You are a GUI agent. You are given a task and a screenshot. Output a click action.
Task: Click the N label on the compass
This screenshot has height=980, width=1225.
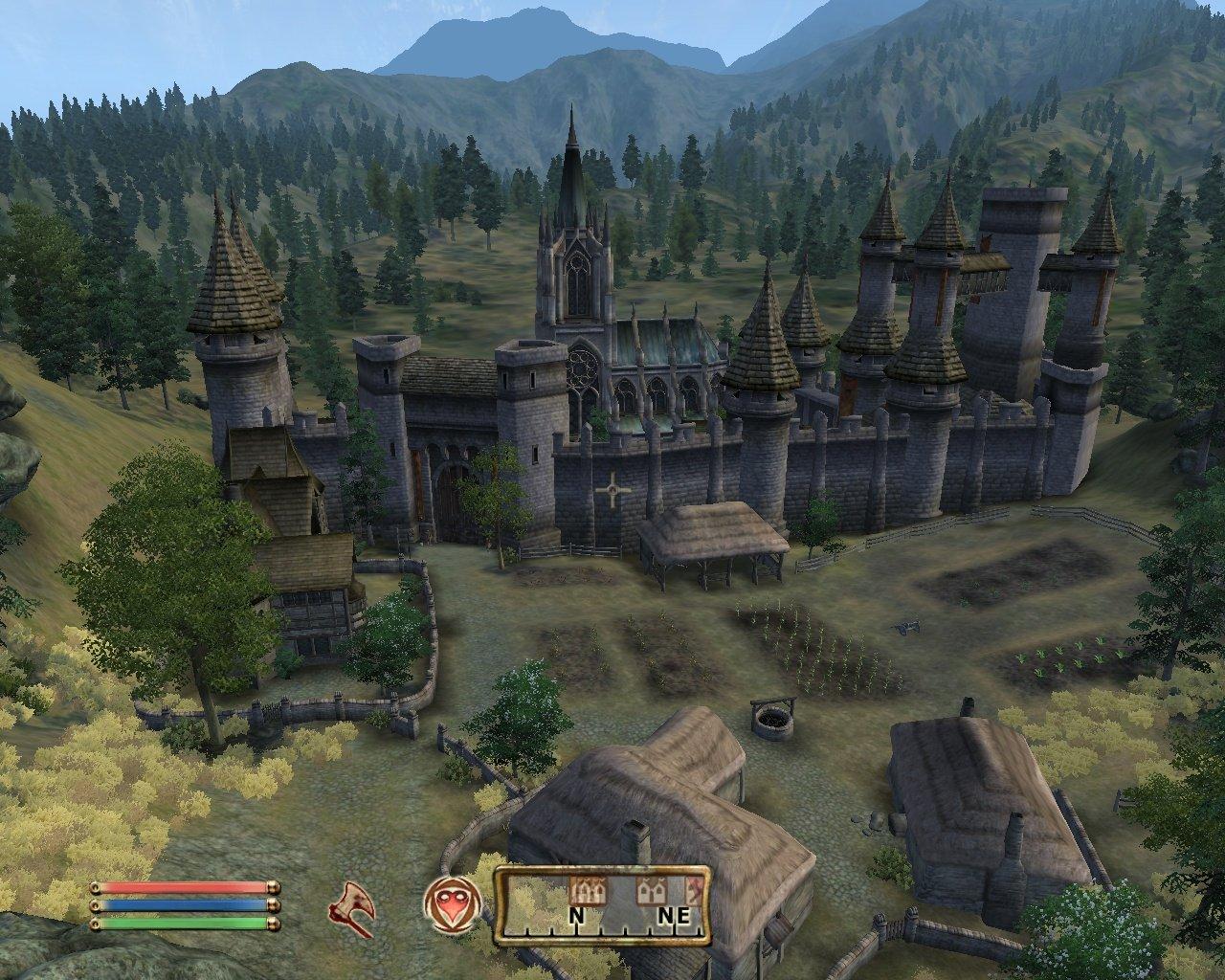coord(575,914)
